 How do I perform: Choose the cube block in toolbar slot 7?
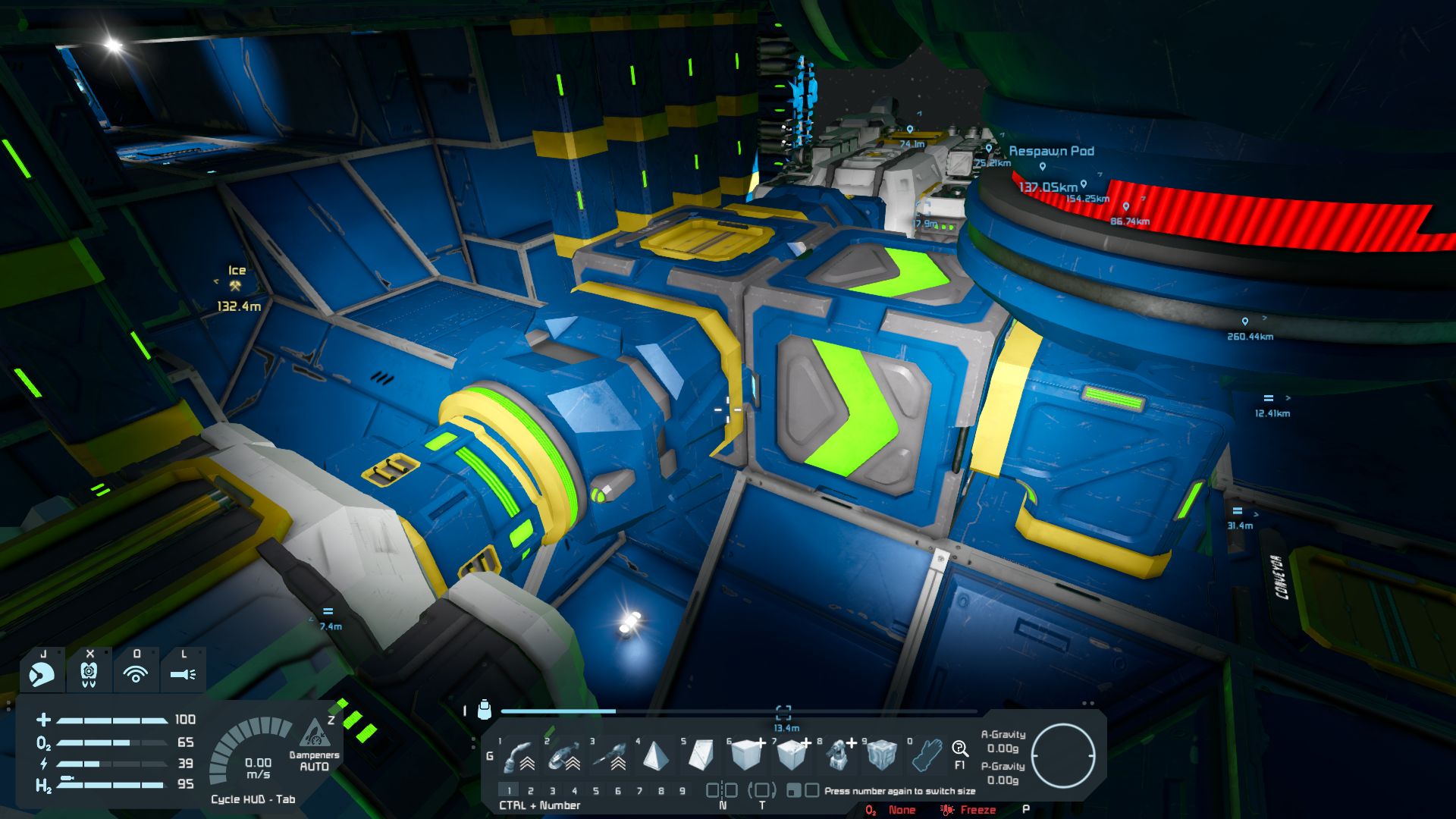point(791,755)
